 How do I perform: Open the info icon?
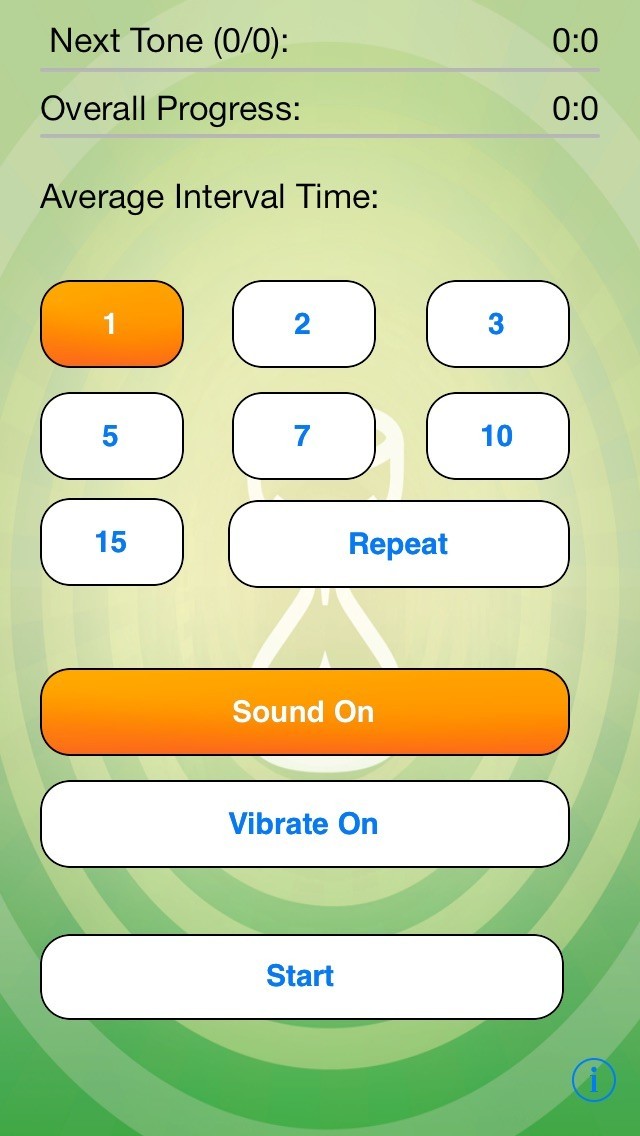tap(593, 1079)
